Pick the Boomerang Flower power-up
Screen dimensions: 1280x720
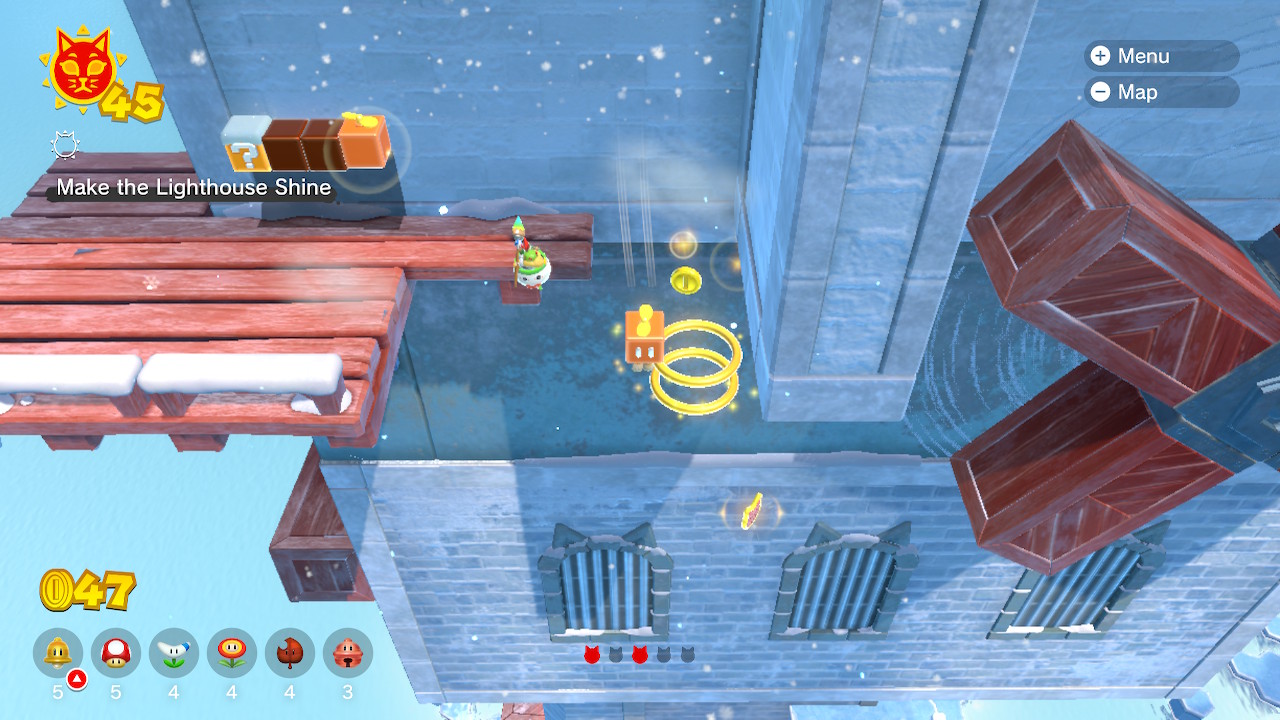pos(174,654)
